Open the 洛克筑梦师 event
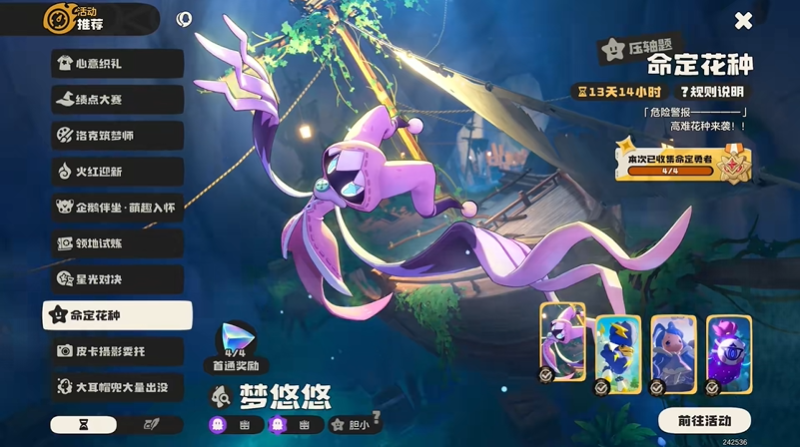 point(117,136)
